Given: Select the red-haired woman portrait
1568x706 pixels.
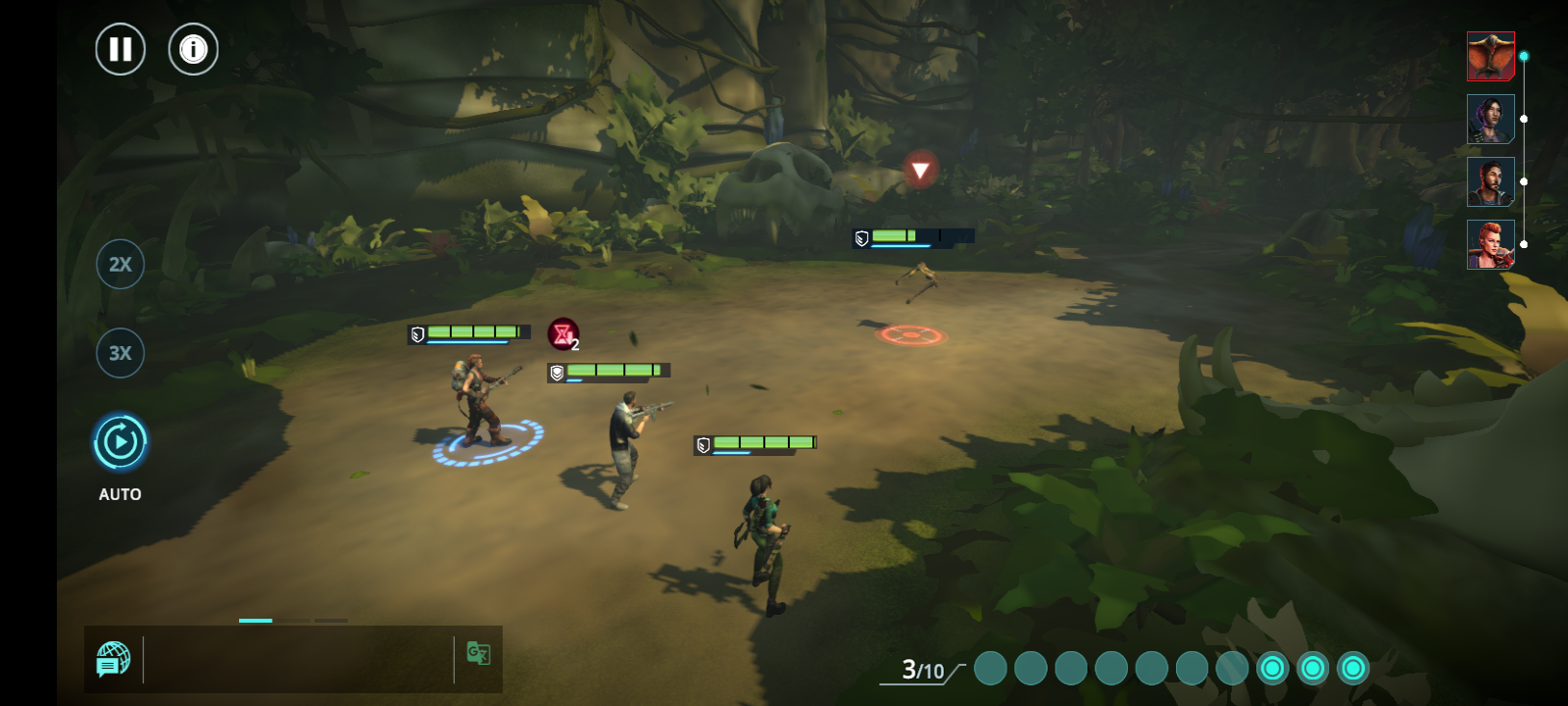Looking at the screenshot, I should click(x=1491, y=244).
